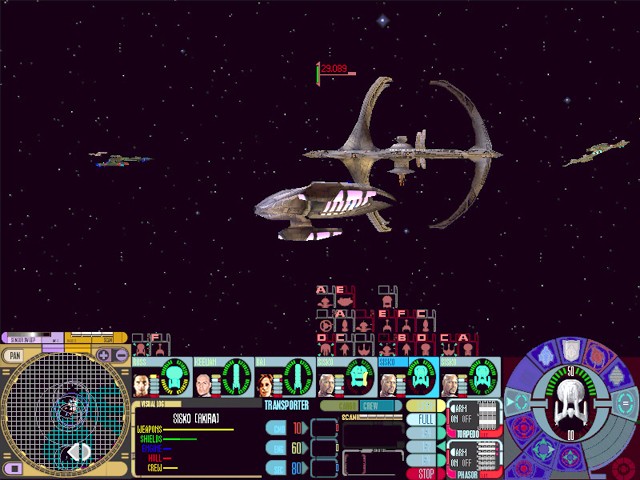Click the square button below the radar
The height and width of the screenshot is (480, 640).
pos(14,468)
